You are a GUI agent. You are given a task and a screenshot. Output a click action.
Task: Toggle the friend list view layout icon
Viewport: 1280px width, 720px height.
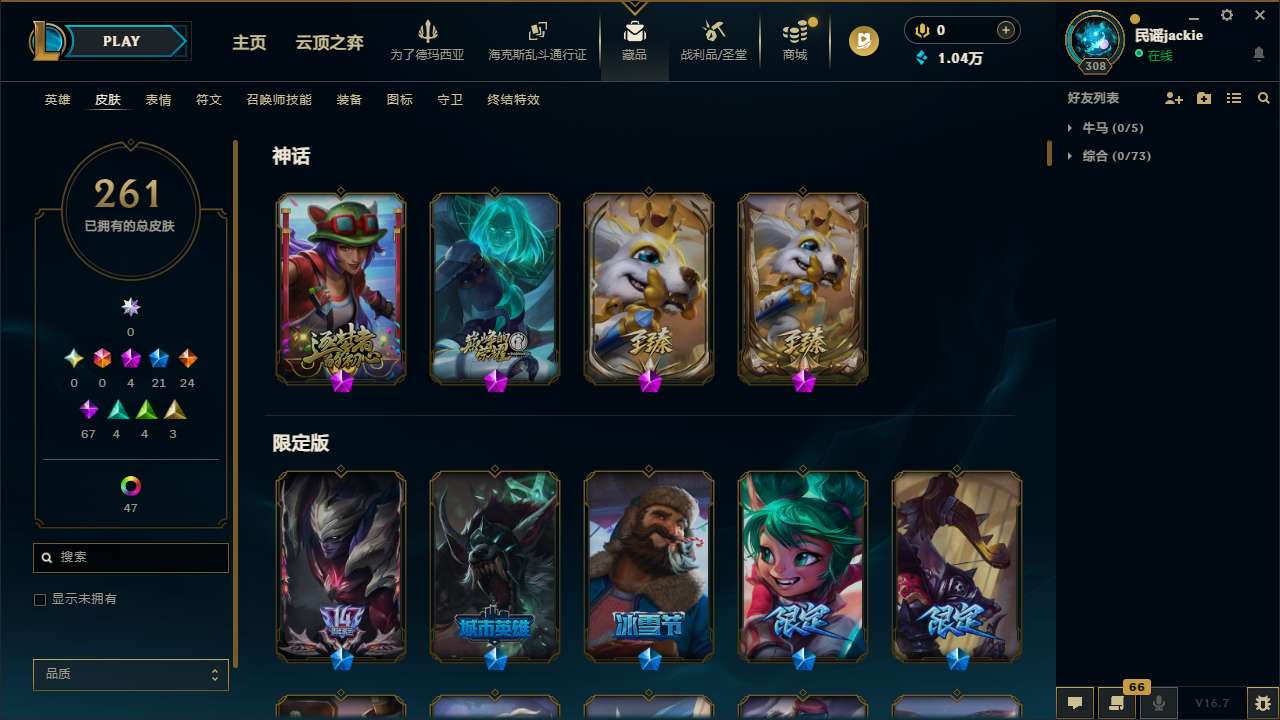coord(1233,97)
